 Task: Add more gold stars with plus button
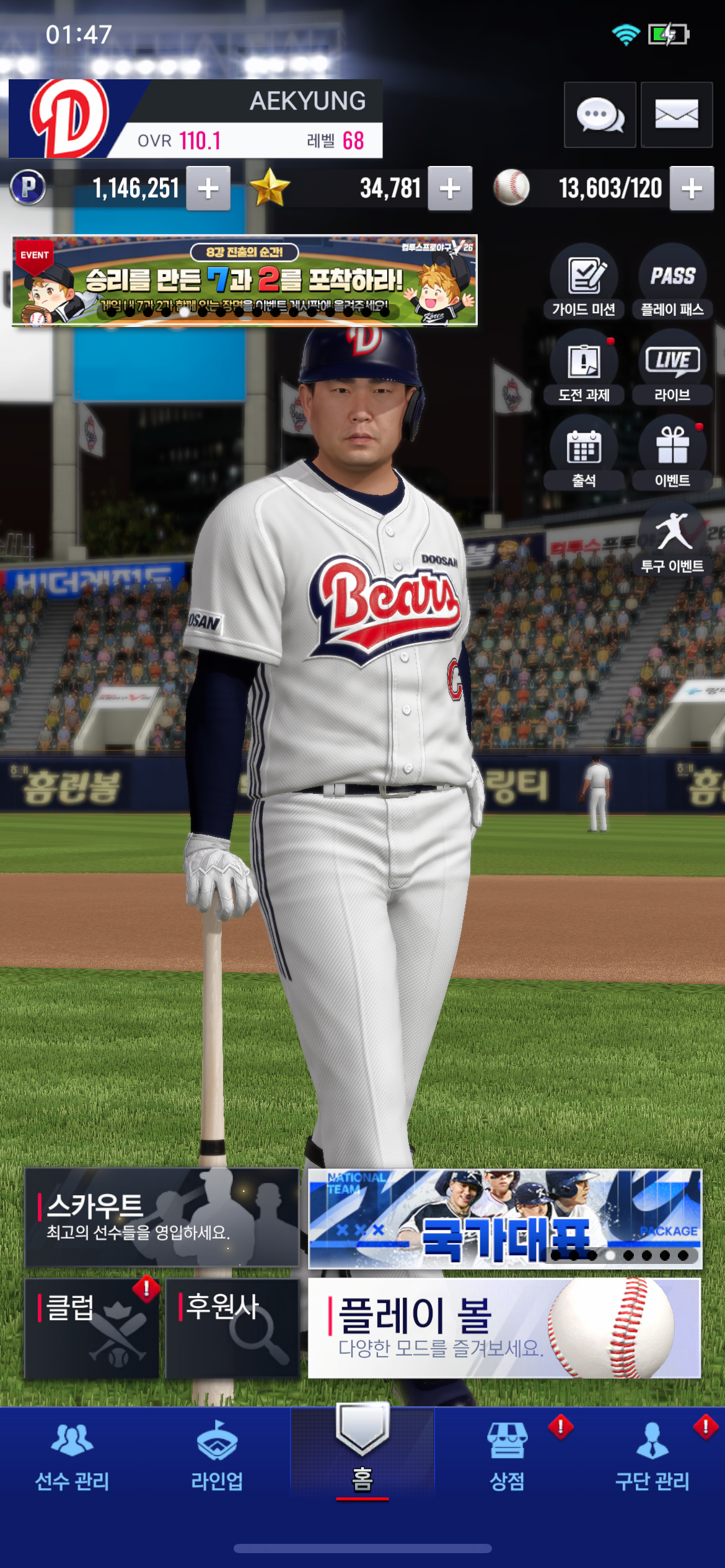coord(450,188)
